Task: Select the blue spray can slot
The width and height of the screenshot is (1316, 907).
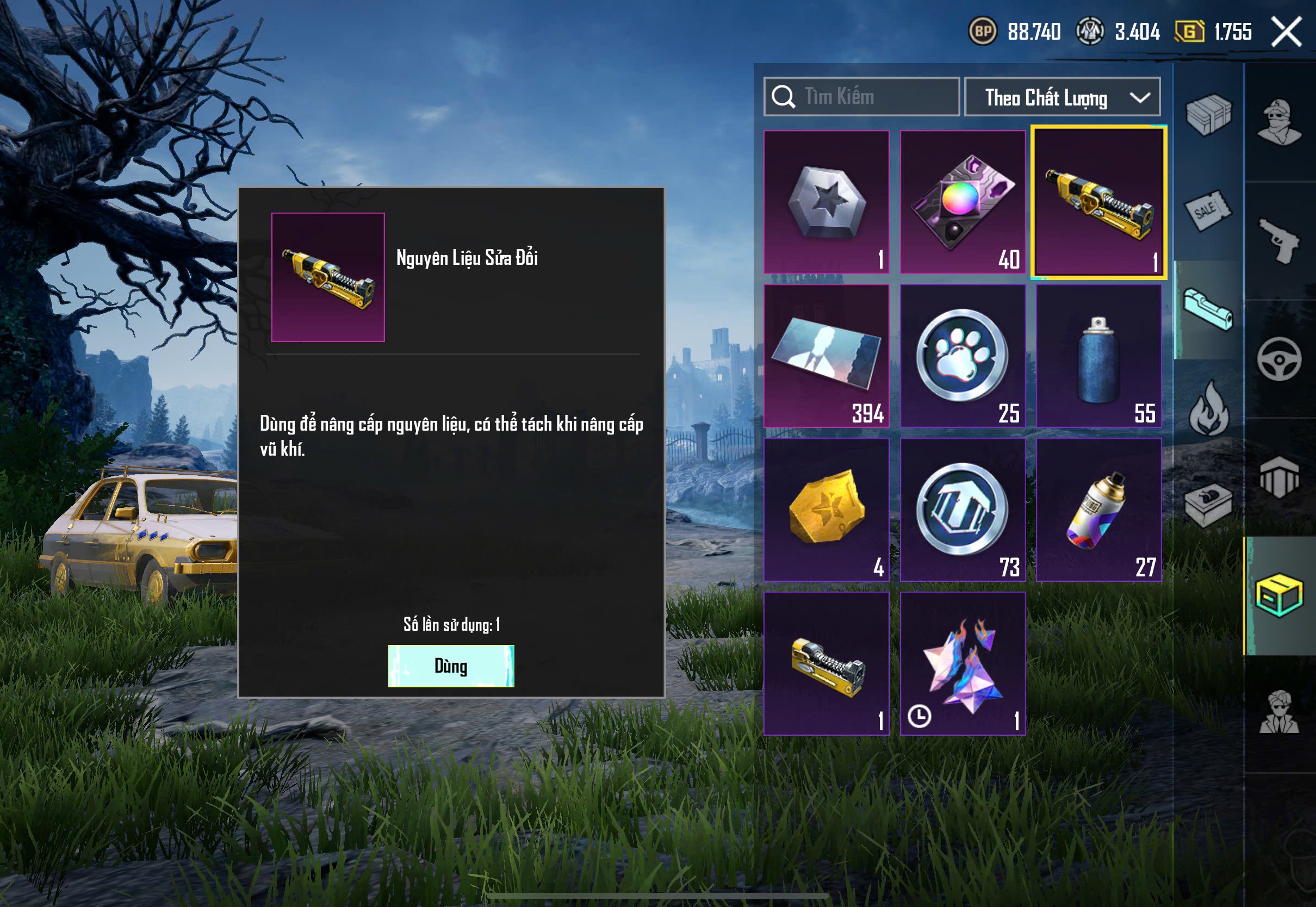Action: [x=1098, y=356]
